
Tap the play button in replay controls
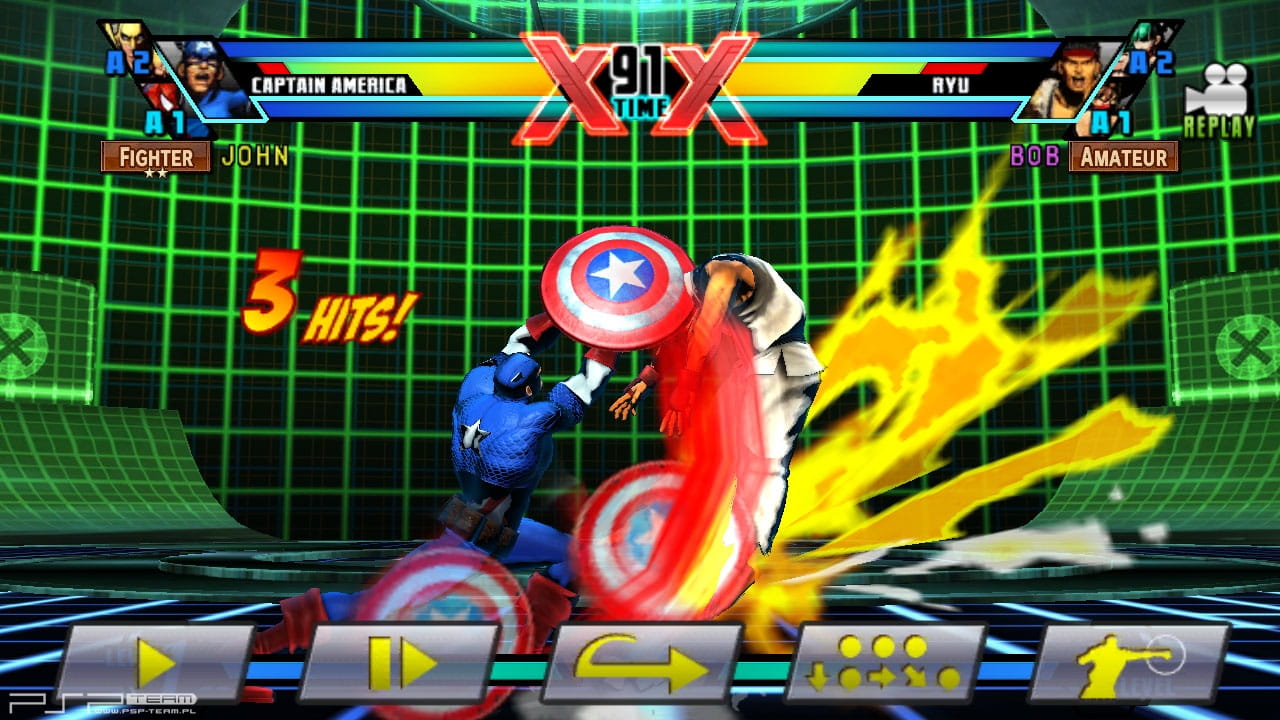point(155,663)
